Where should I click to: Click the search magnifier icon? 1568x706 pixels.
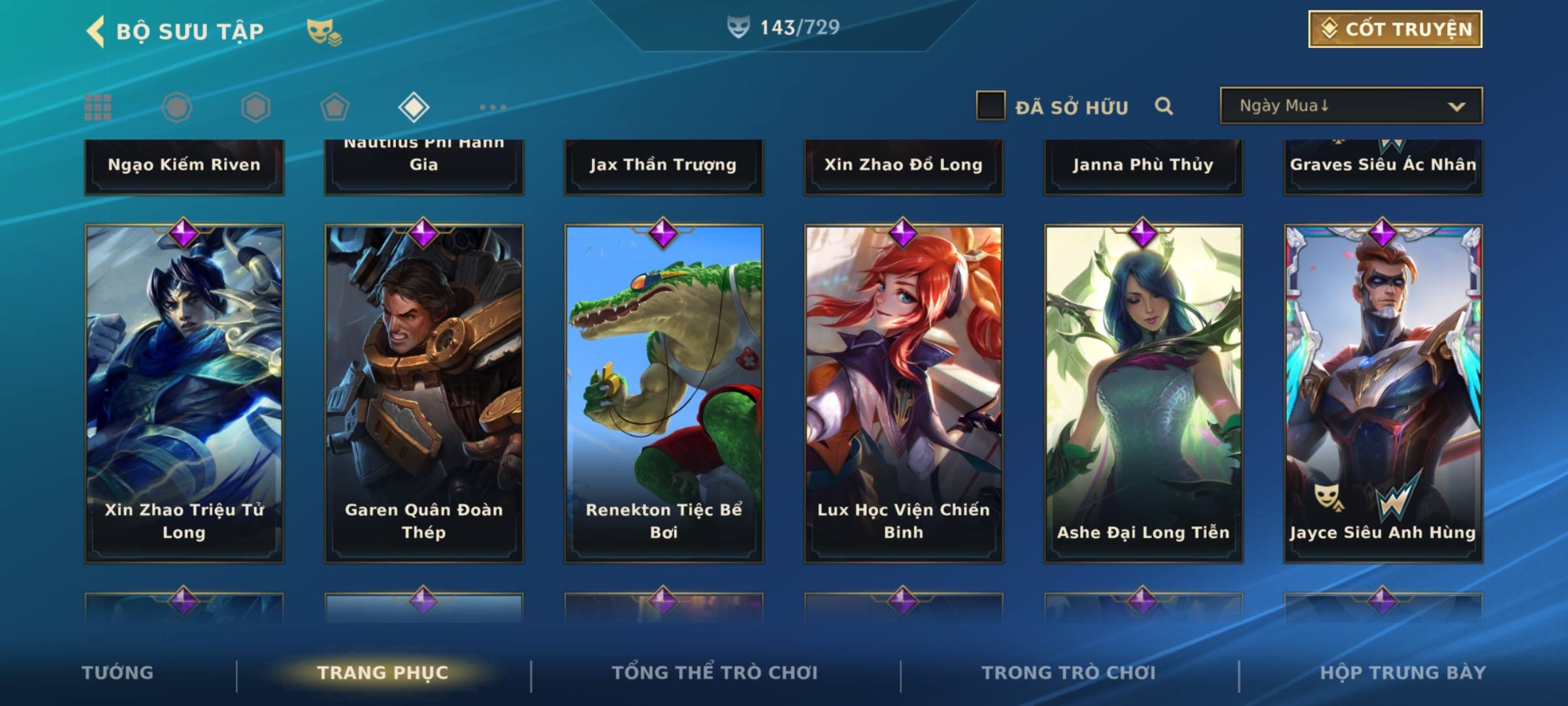[x=1164, y=106]
